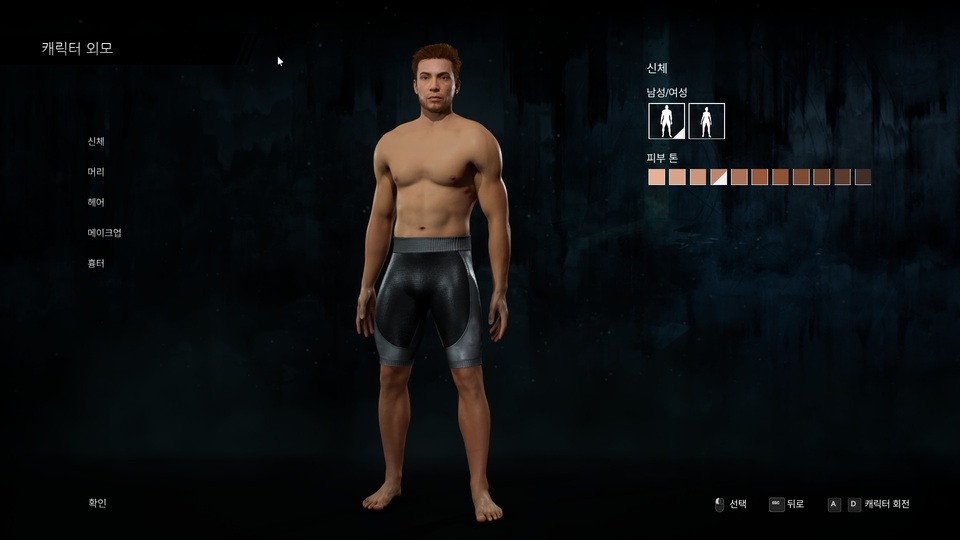
Task: Choose the 흉터 (Scar) menu entry
Action: [x=96, y=263]
